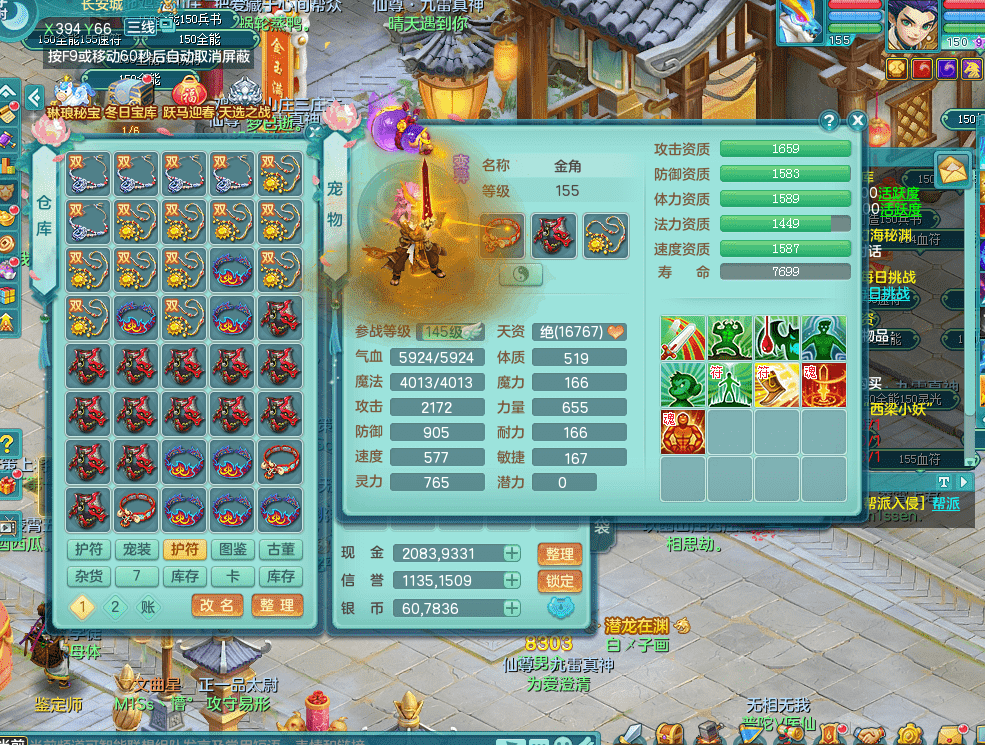
Task: Open the 冬日宝库 treasure chest event
Action: 131,95
